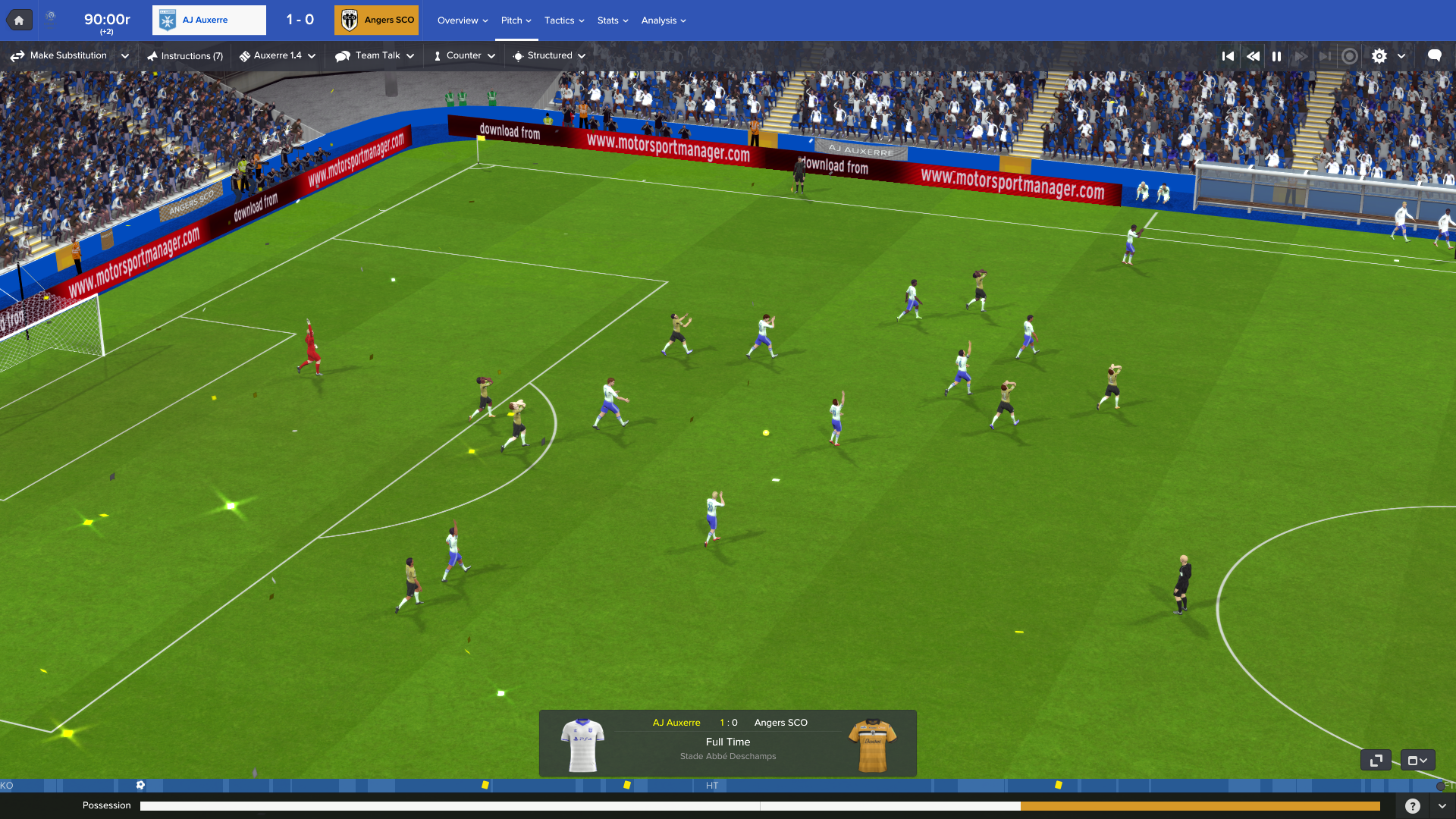The height and width of the screenshot is (819, 1456).
Task: Open the Tactics menu
Action: [x=563, y=20]
